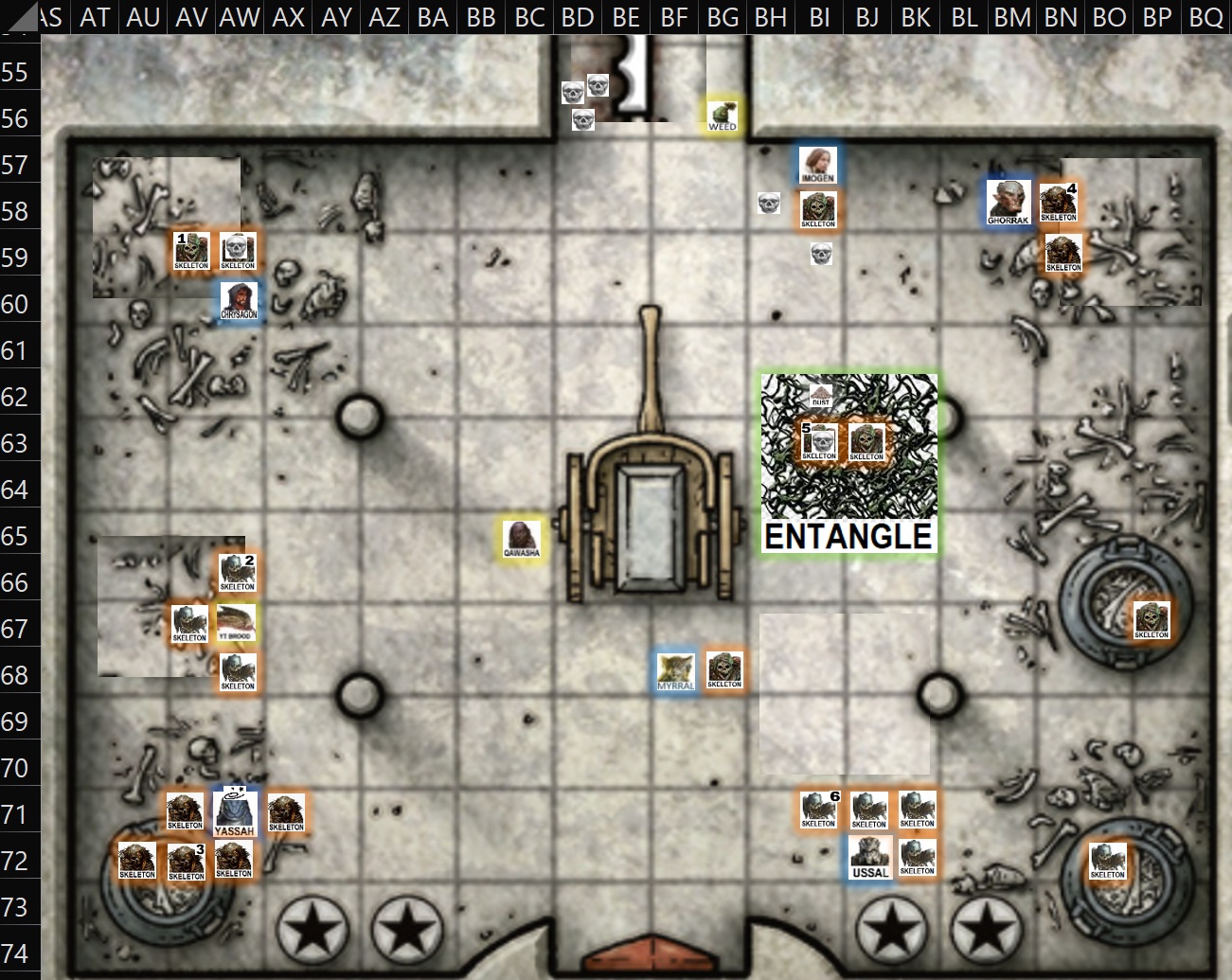1232x980 pixels.
Task: Click the Qawasha token by the cart
Action: (522, 539)
